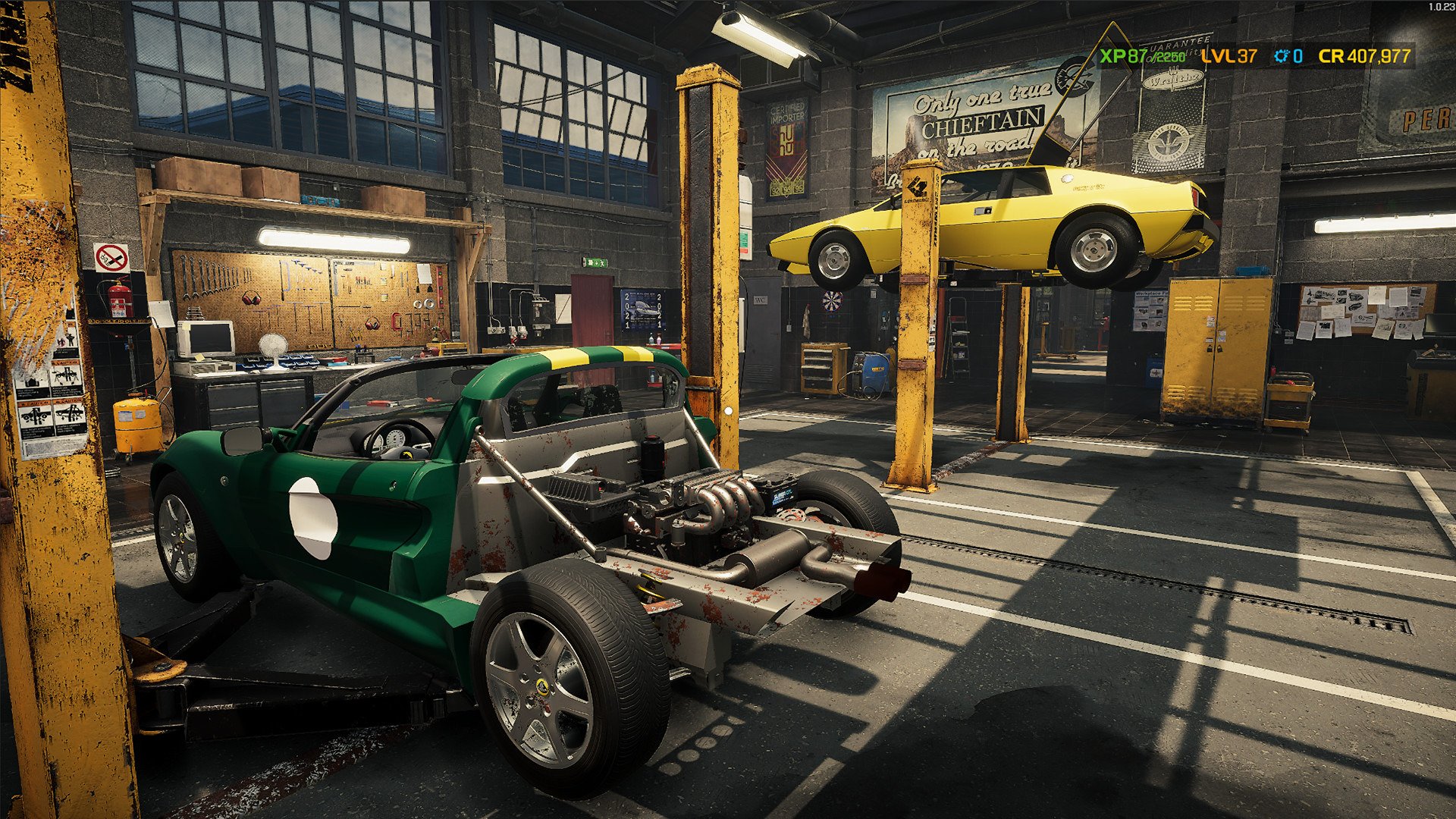Viewport: 1456px width, 819px height.
Task: Click the WC sign on the back door
Action: tap(761, 300)
